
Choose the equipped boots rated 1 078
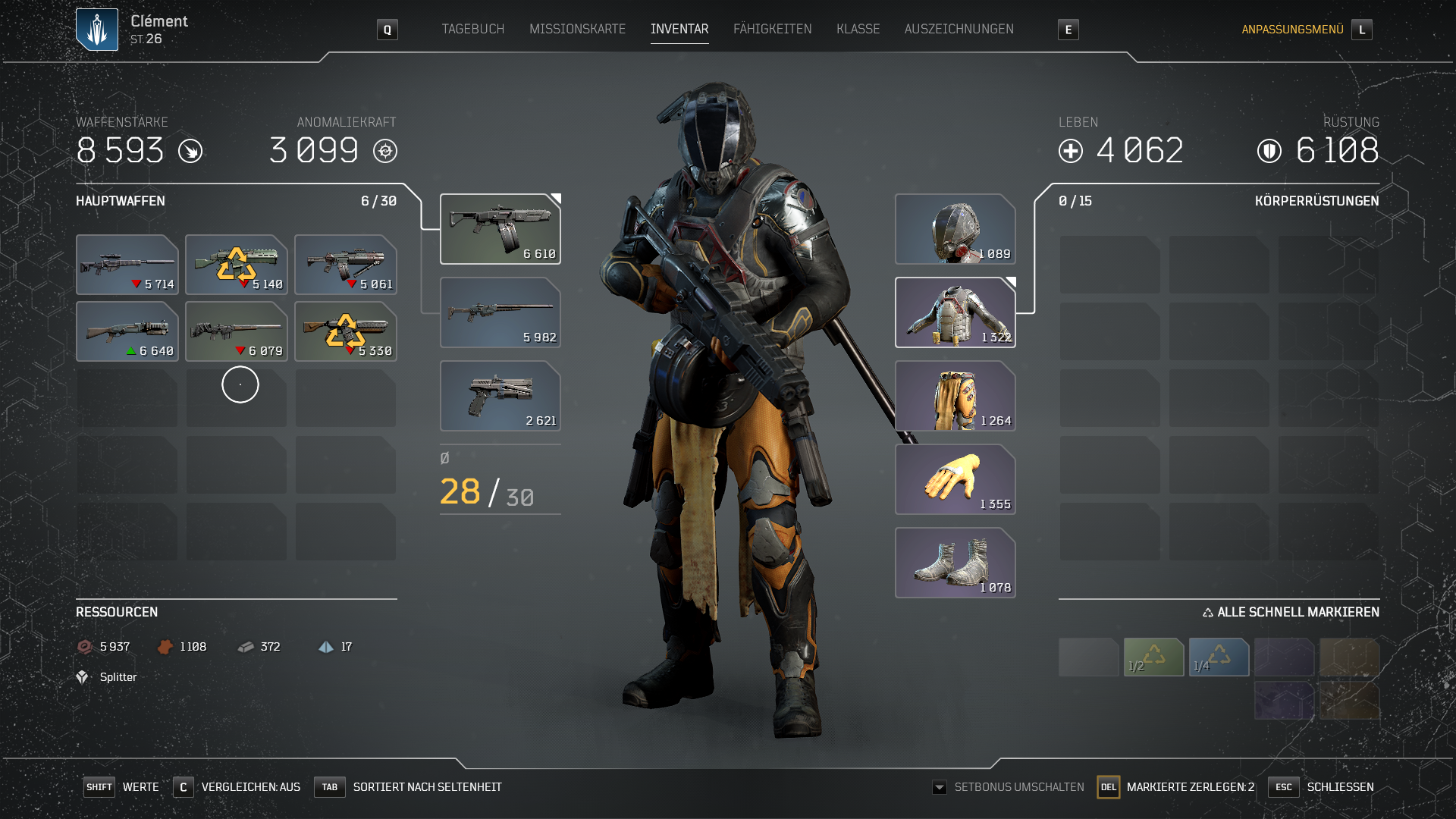click(x=955, y=563)
